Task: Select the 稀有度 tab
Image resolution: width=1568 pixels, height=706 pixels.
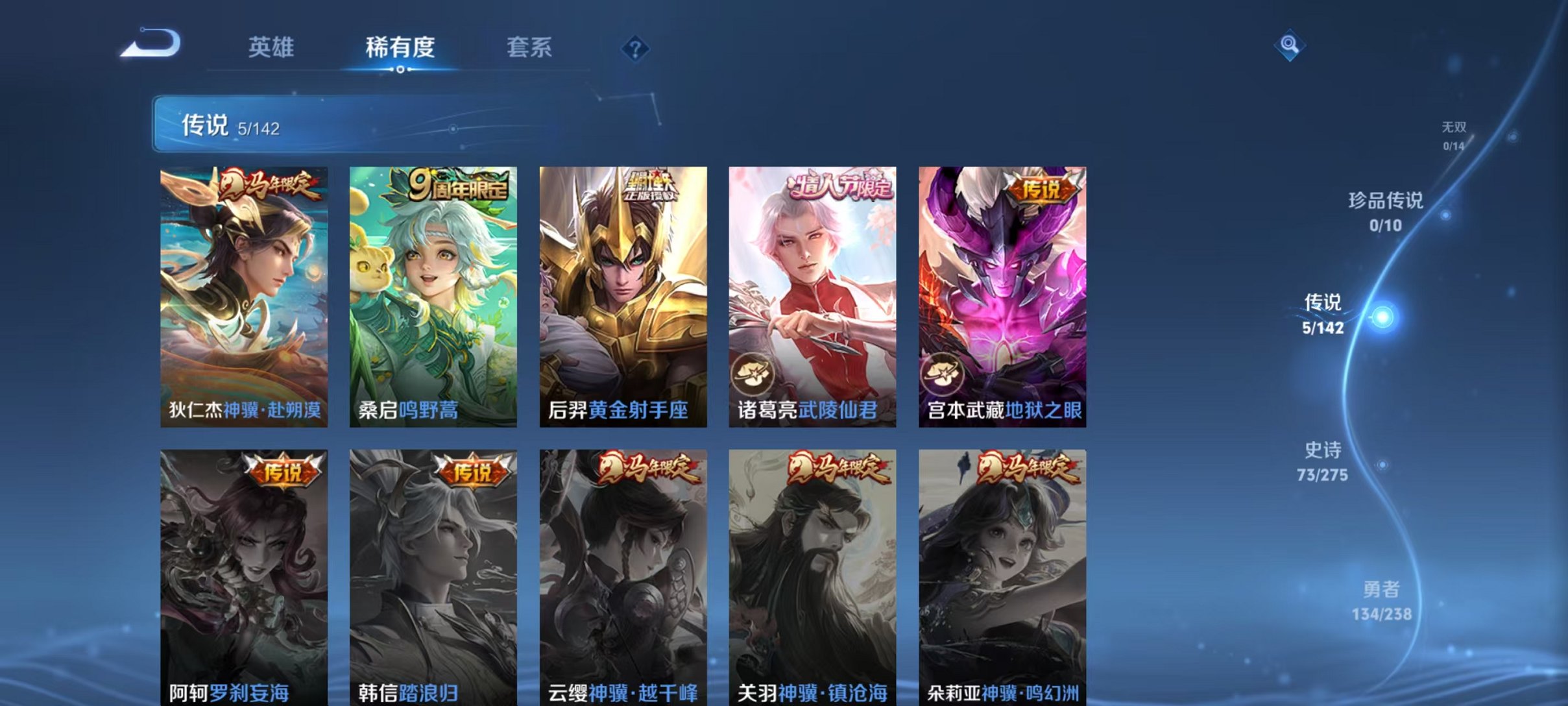Action: click(400, 47)
